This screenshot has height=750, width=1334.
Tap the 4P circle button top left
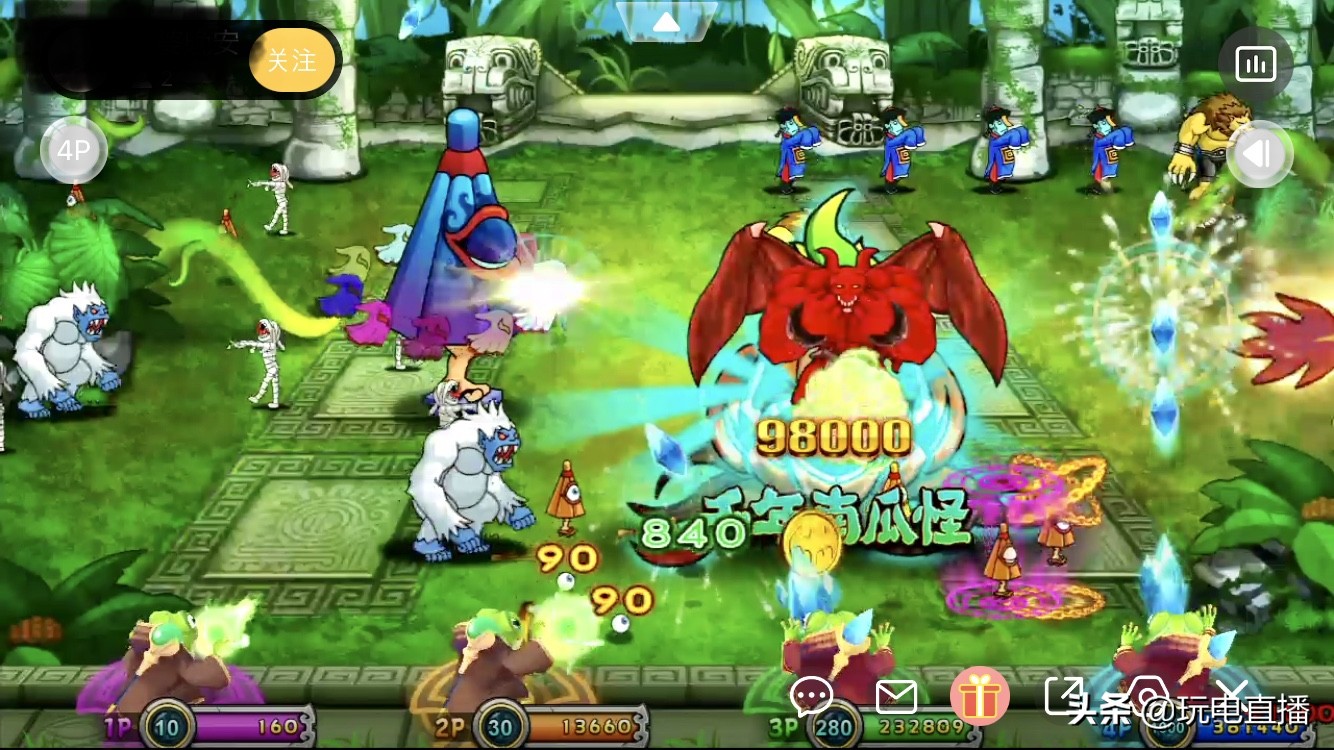tap(74, 150)
